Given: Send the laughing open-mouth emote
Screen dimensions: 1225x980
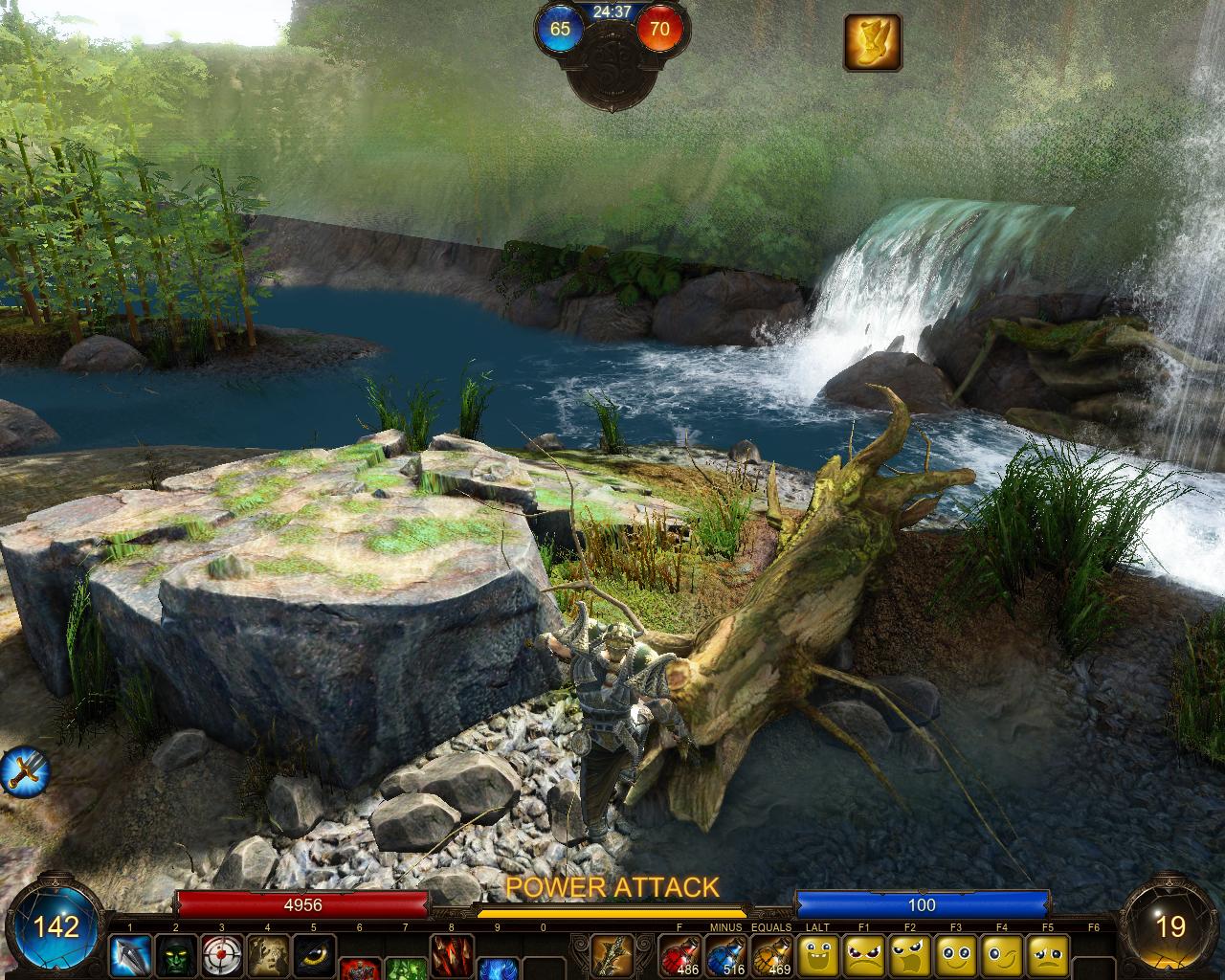Looking at the screenshot, I should tap(816, 955).
